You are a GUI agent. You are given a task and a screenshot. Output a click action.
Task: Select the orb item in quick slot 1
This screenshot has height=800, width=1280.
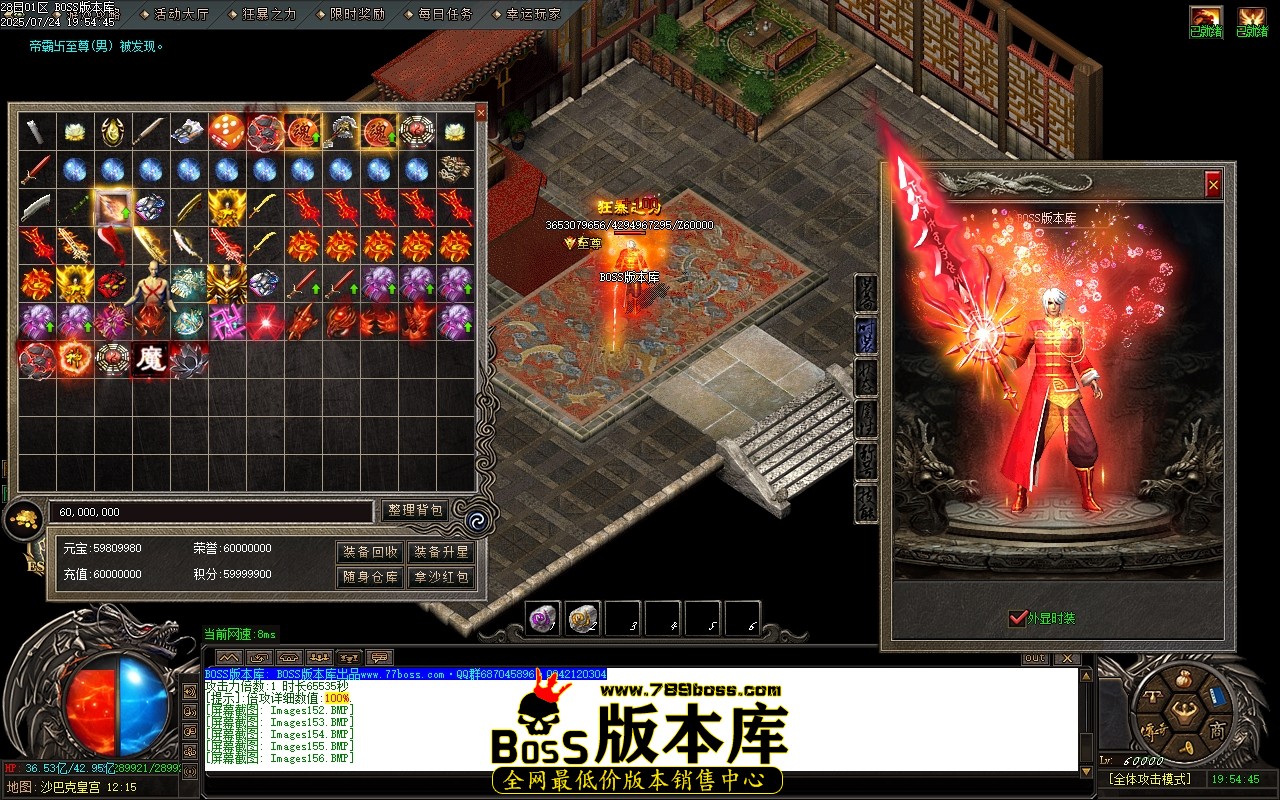(545, 618)
